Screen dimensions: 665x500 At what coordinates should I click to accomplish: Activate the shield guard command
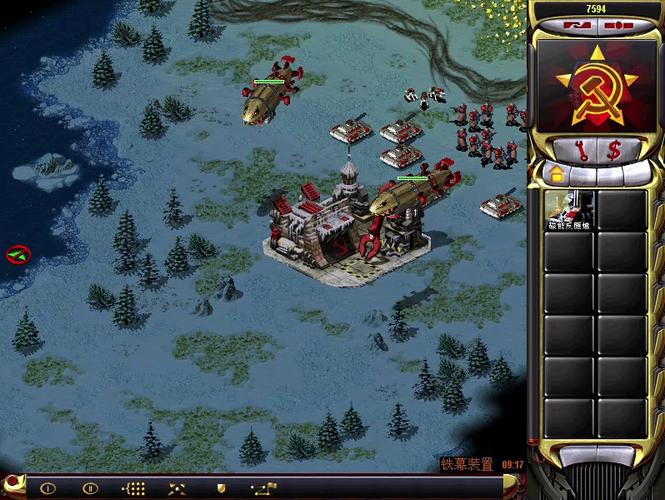tap(221, 488)
